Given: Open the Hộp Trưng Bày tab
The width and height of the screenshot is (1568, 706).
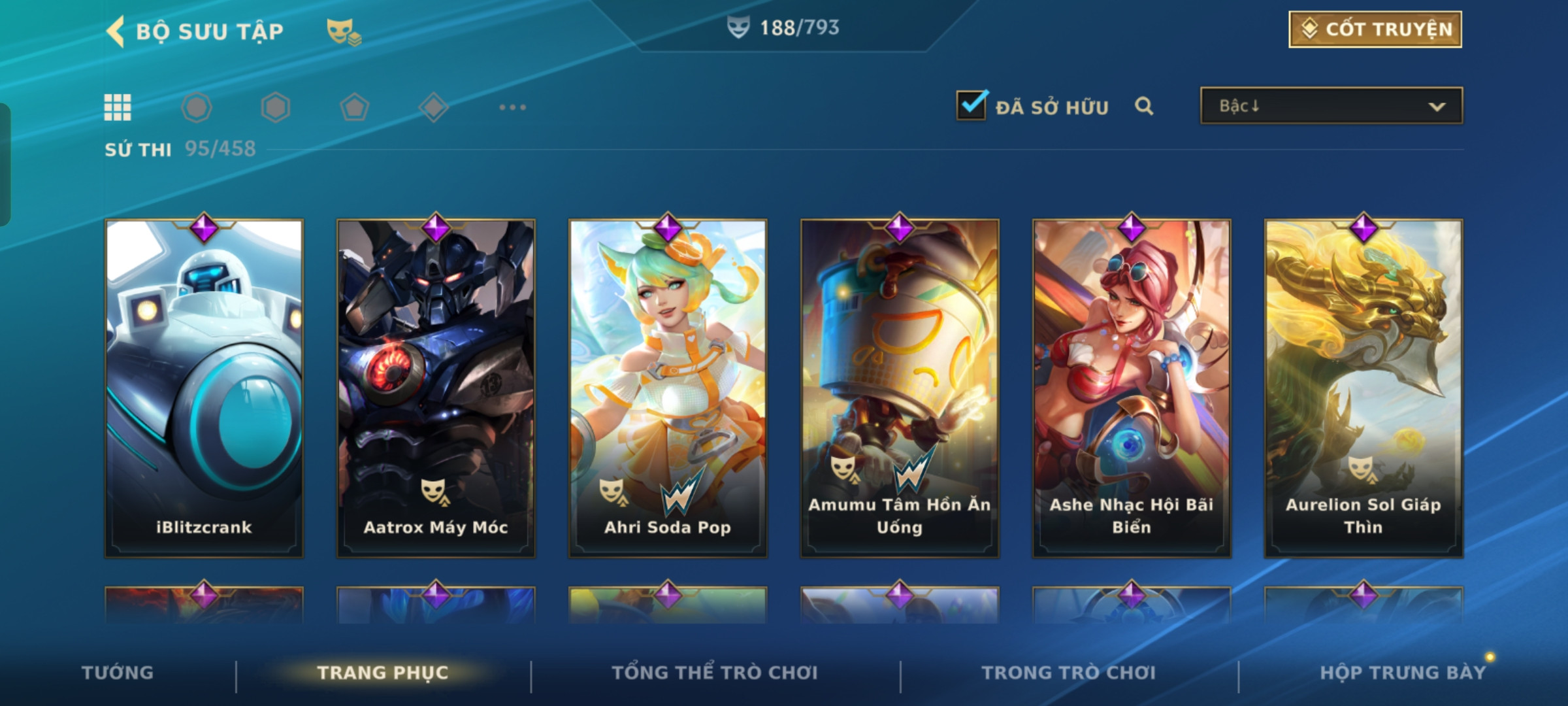Looking at the screenshot, I should click(x=1403, y=673).
